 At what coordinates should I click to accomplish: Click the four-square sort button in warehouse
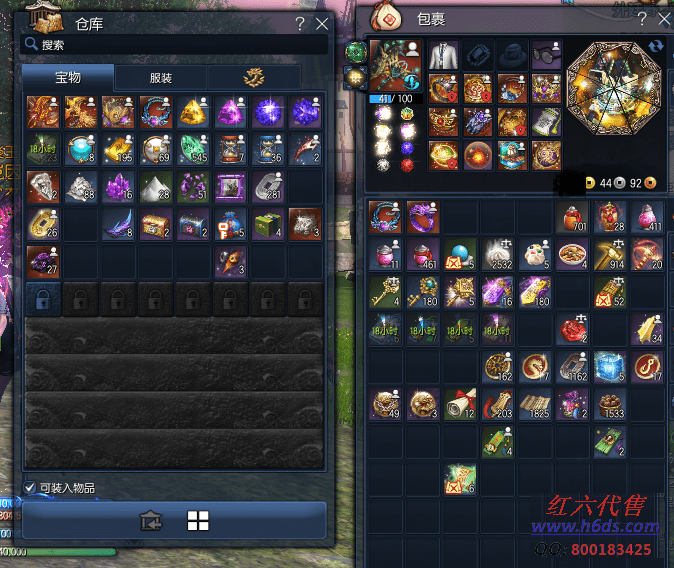(198, 520)
